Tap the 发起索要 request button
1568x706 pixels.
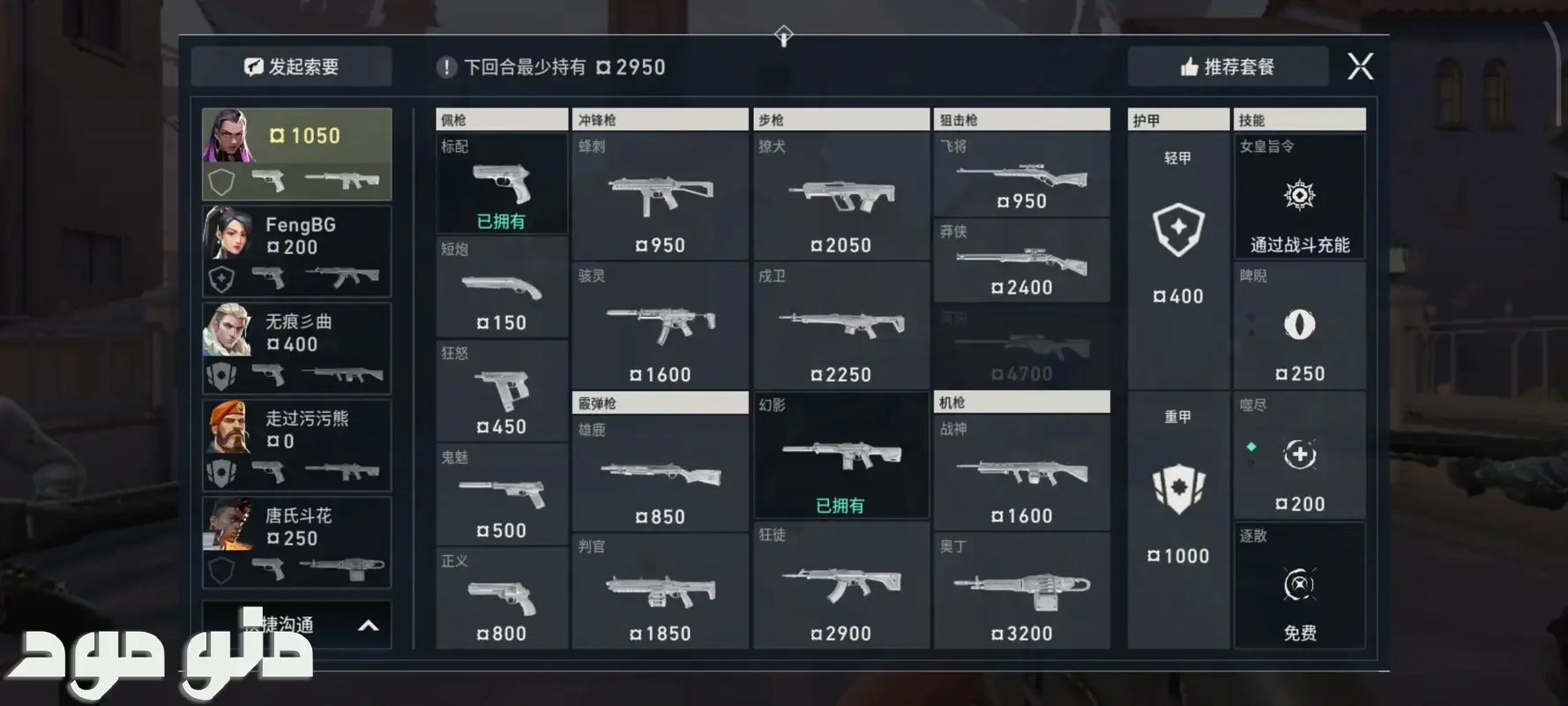coord(292,67)
